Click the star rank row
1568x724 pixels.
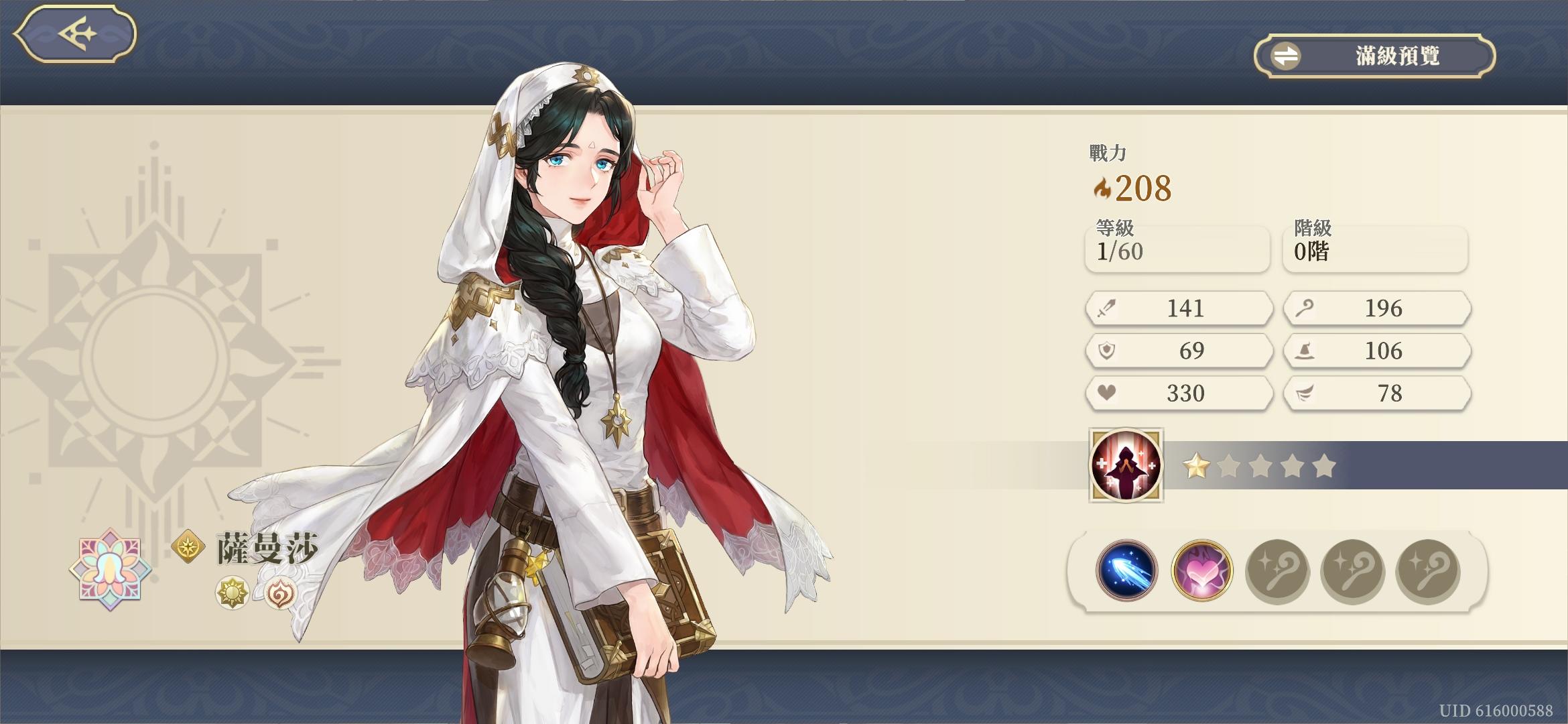coord(1258,466)
